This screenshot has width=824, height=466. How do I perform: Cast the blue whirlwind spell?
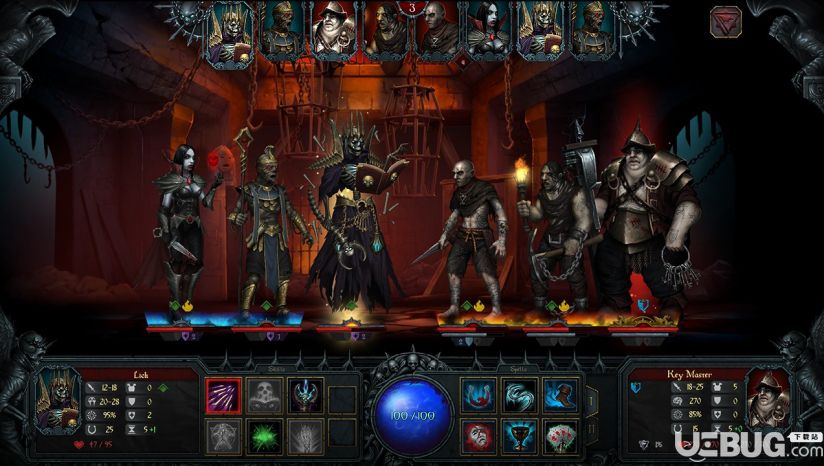[520, 395]
